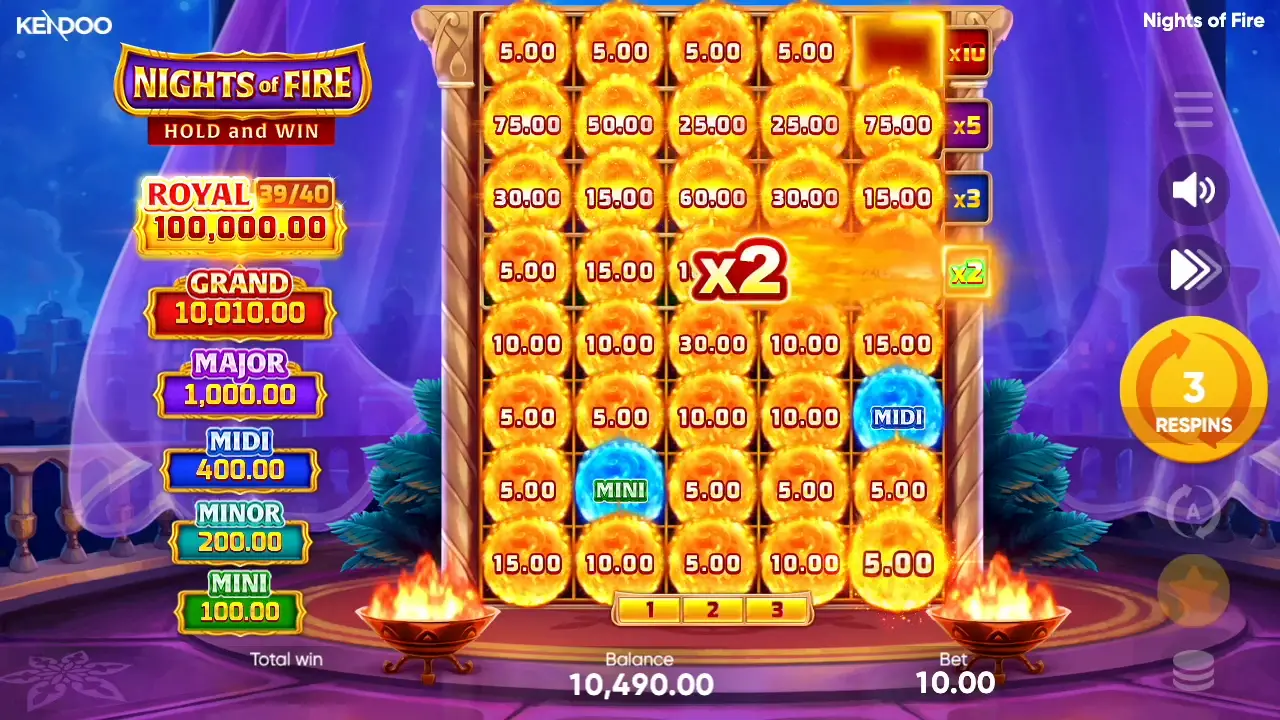Open autoplay using the circular A icon
This screenshot has width=1280, height=720.
[x=1193, y=510]
